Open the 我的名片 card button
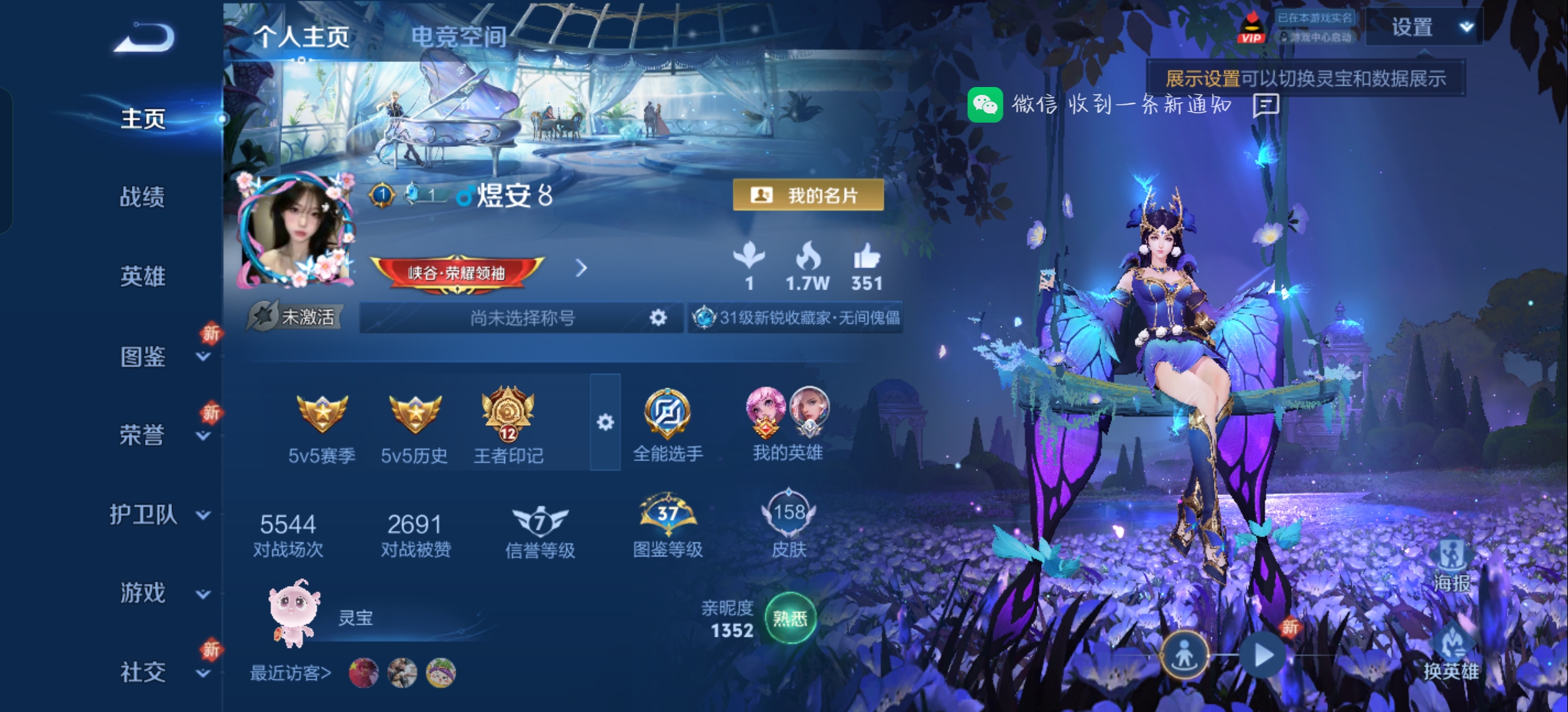1568x712 pixels. coord(808,195)
